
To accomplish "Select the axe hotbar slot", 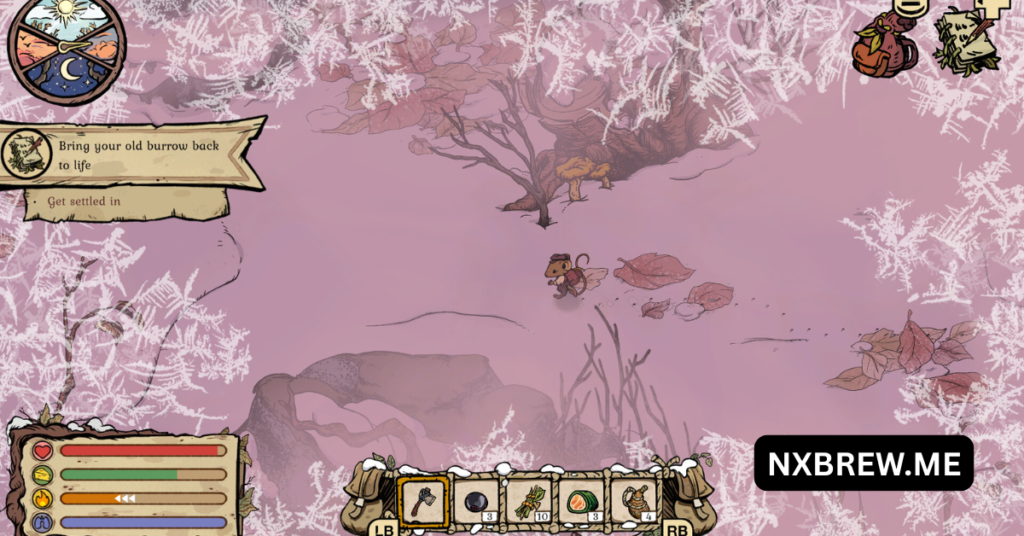I will click(422, 499).
